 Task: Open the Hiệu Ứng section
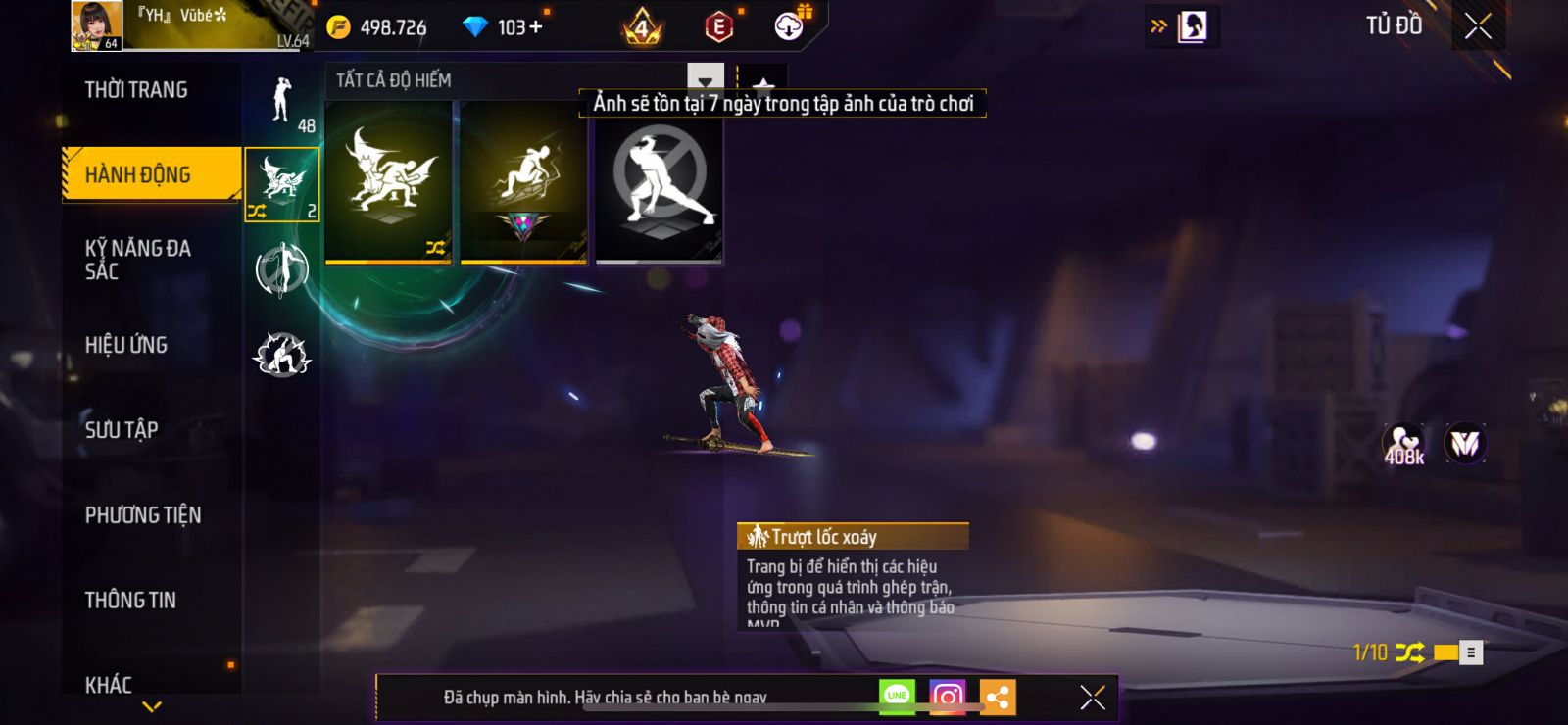(x=126, y=345)
